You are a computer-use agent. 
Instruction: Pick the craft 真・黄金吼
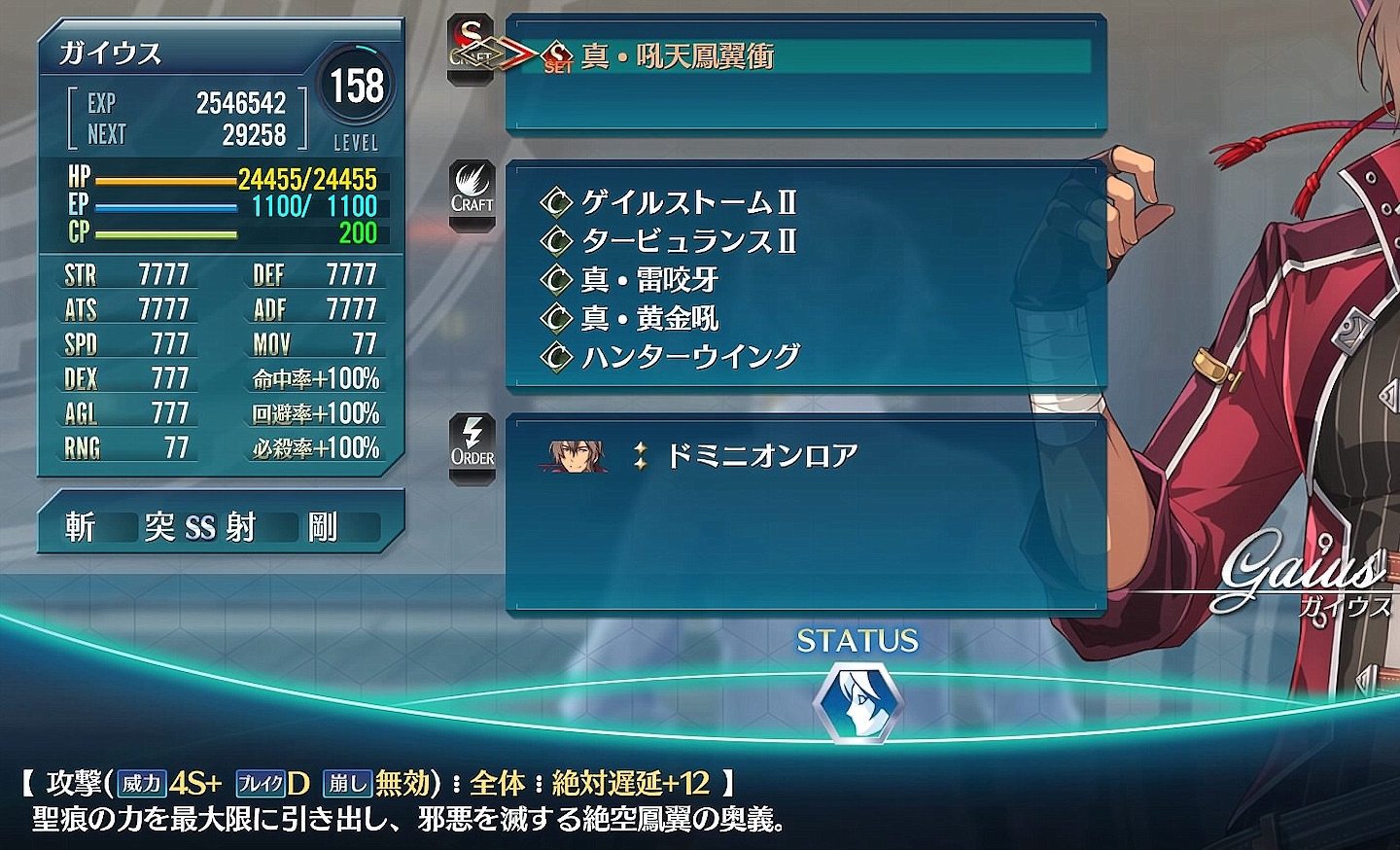[649, 318]
